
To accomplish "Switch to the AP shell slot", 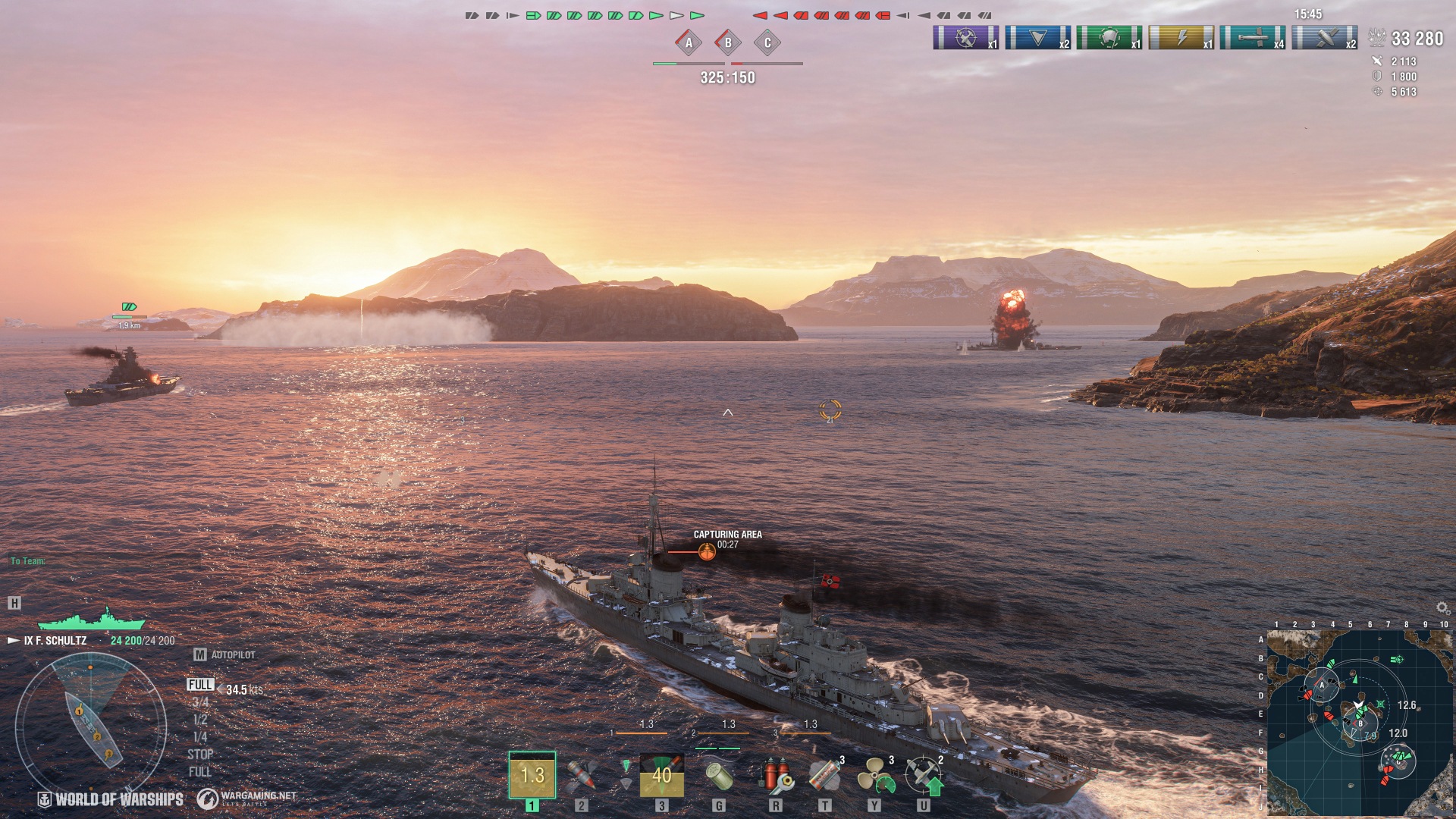I will (x=582, y=776).
